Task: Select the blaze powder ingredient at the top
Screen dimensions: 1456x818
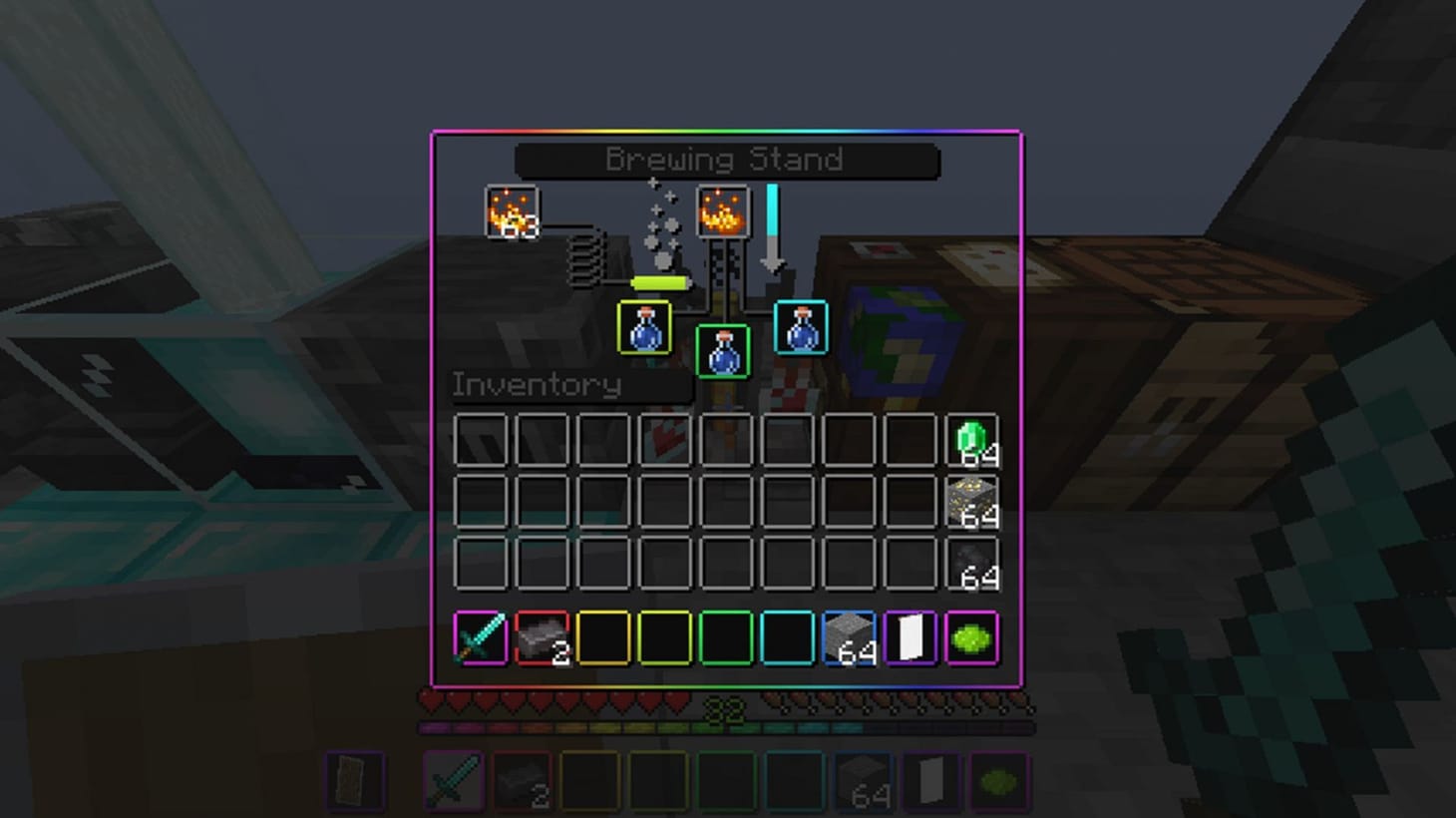Action: (x=721, y=212)
